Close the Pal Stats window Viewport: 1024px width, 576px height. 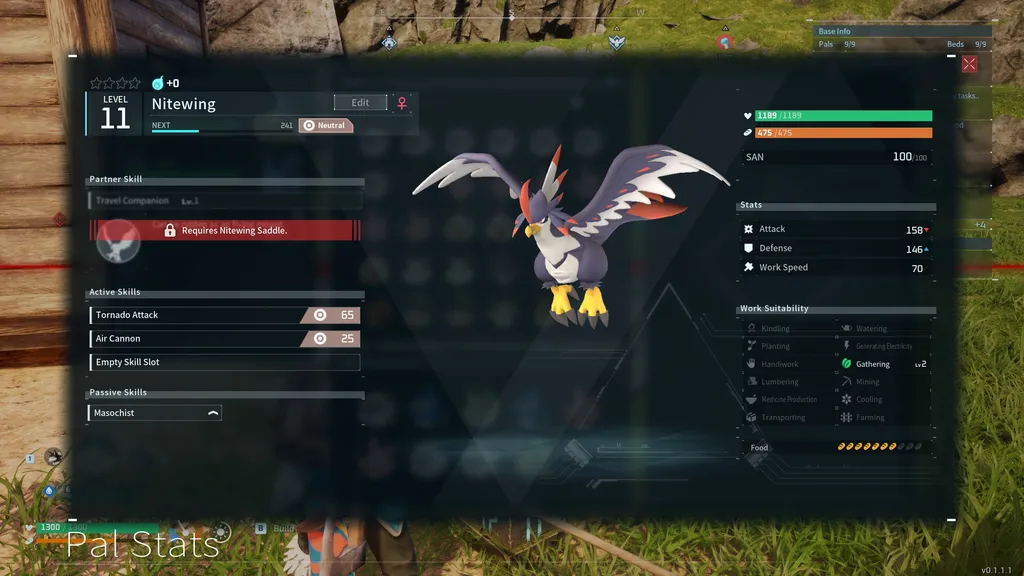tap(969, 64)
